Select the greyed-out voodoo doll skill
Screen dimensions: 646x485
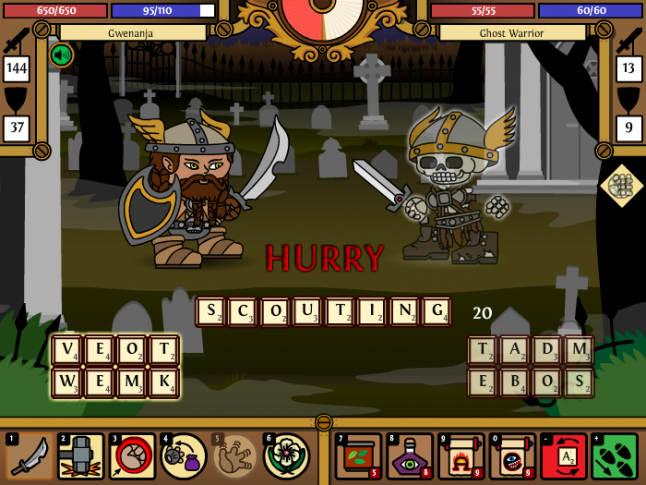[x=236, y=457]
